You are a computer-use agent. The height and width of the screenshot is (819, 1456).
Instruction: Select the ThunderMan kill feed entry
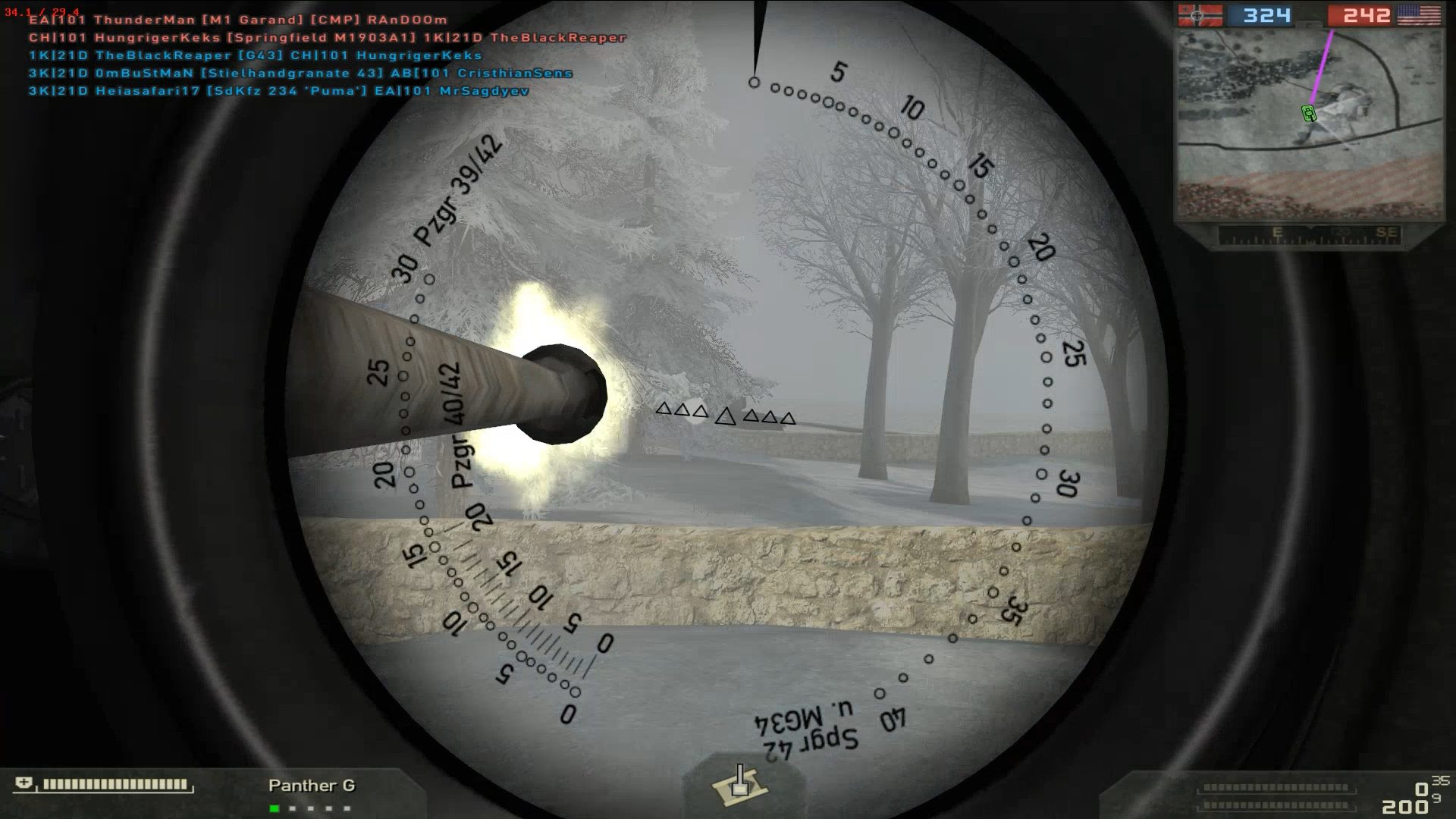(x=238, y=20)
